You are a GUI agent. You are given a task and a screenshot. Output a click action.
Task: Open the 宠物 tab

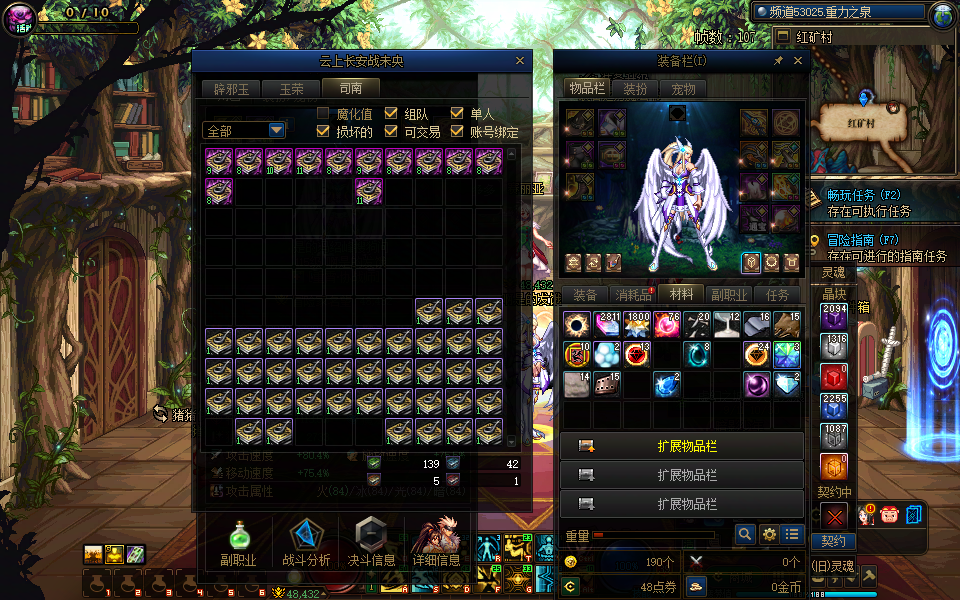(683, 88)
